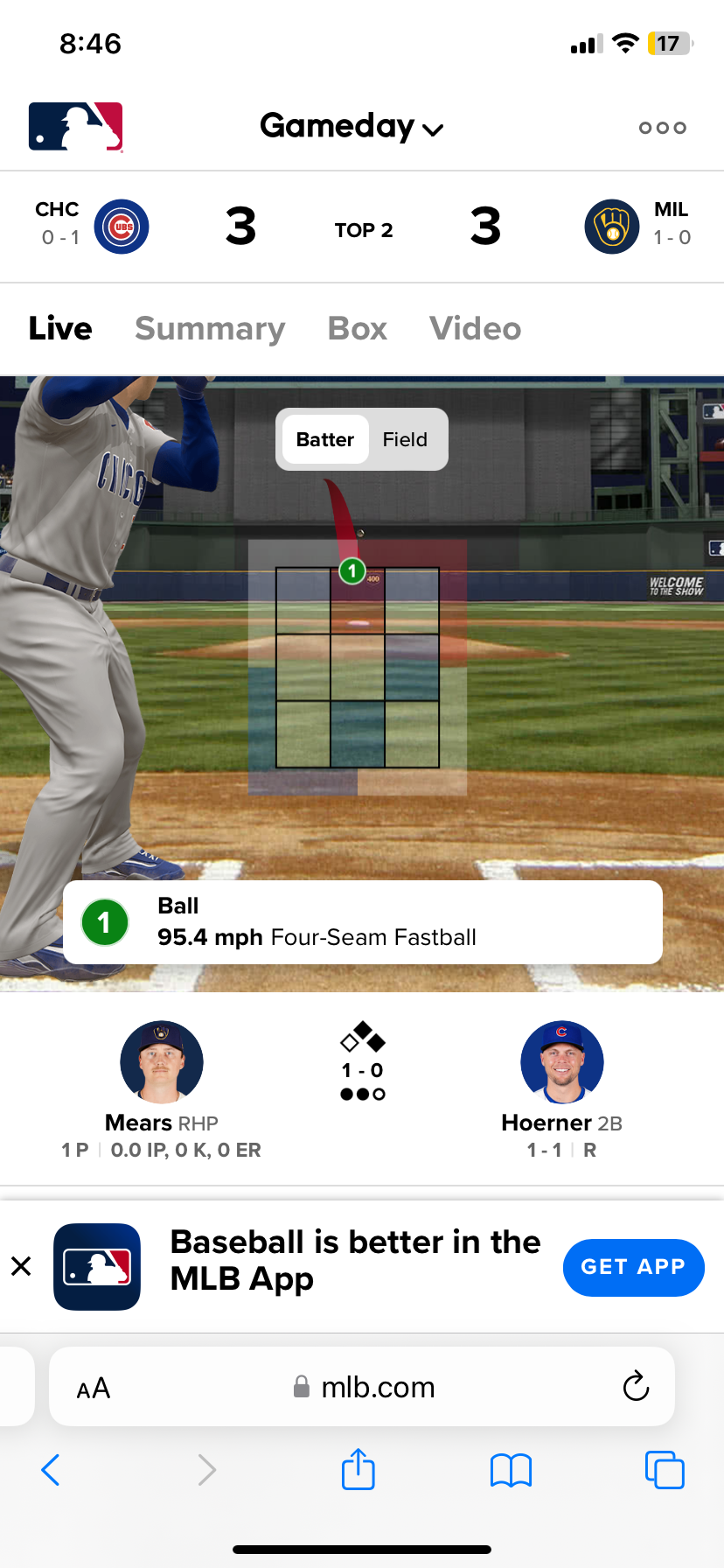
Task: View pitcher Mears player photo
Action: (x=162, y=1061)
